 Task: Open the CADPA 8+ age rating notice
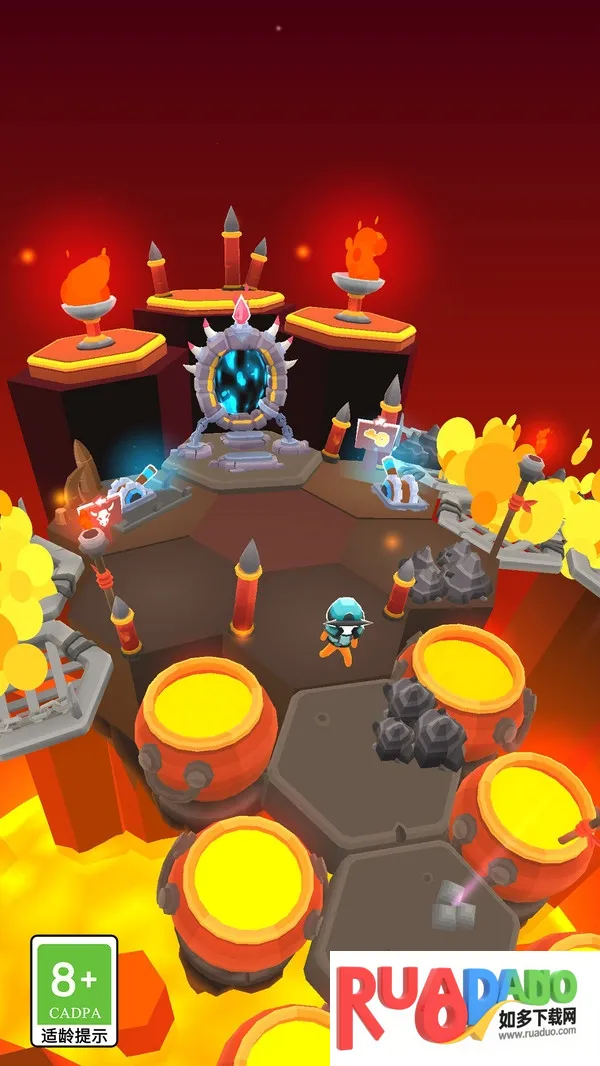[x=74, y=990]
